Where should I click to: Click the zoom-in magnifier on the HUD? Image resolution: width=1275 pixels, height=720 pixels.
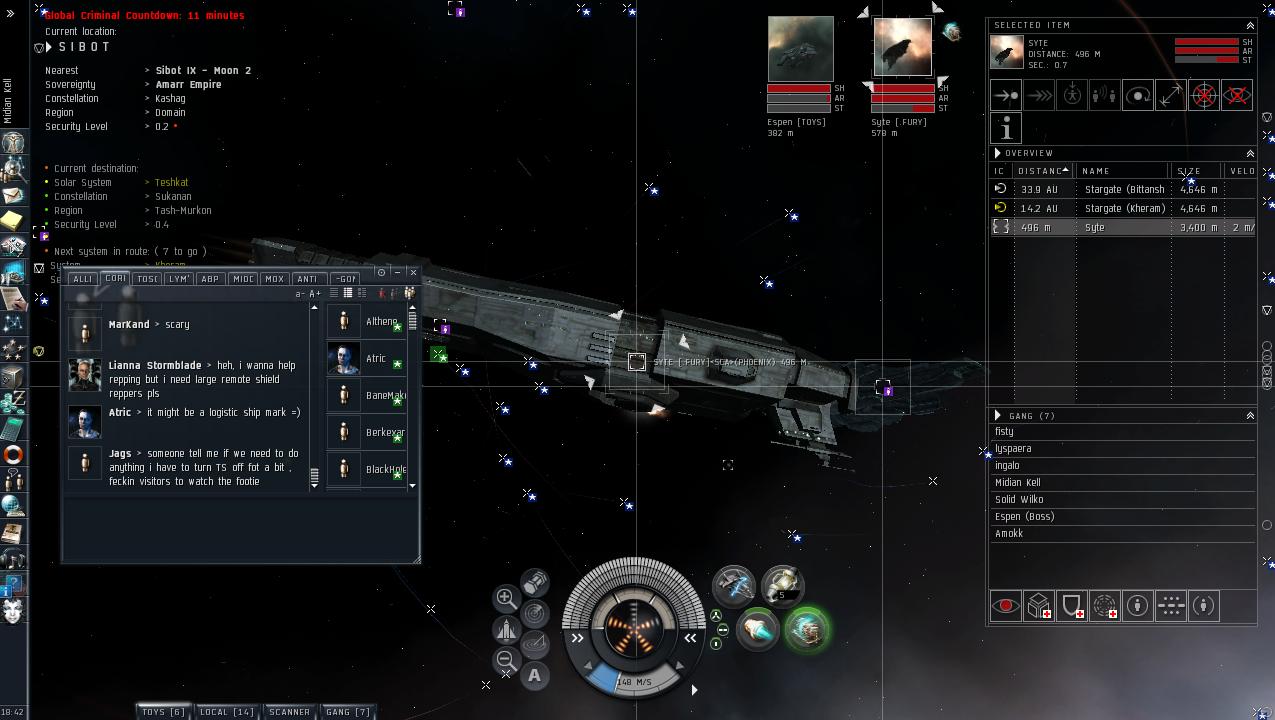click(x=506, y=598)
